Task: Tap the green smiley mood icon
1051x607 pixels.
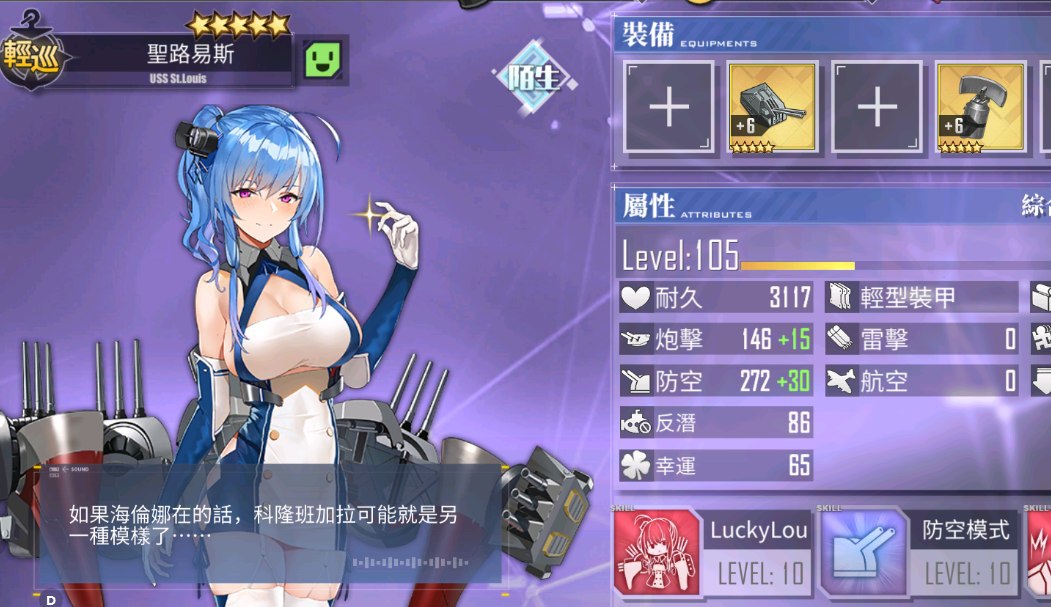Action: (323, 60)
